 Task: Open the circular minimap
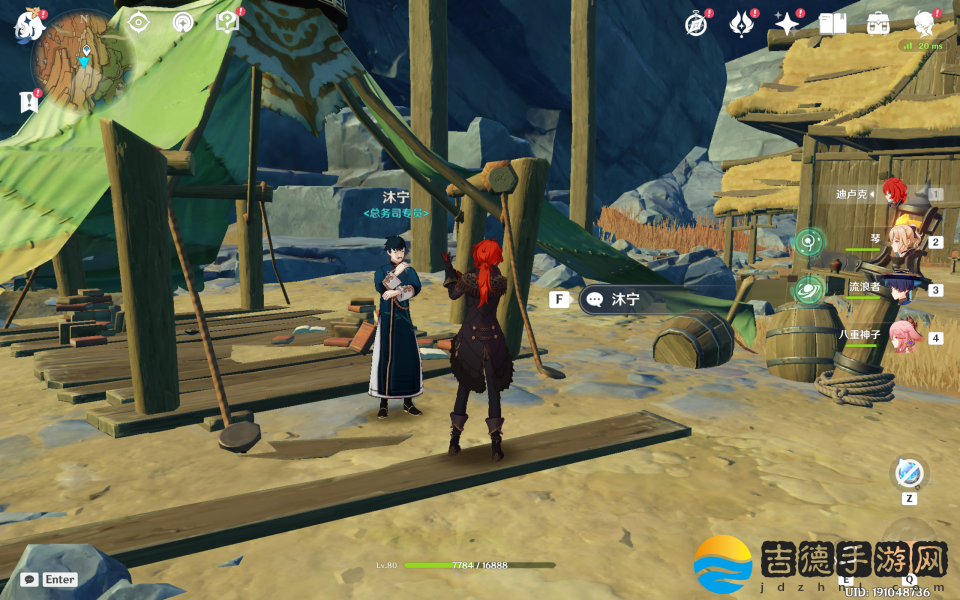(x=77, y=59)
